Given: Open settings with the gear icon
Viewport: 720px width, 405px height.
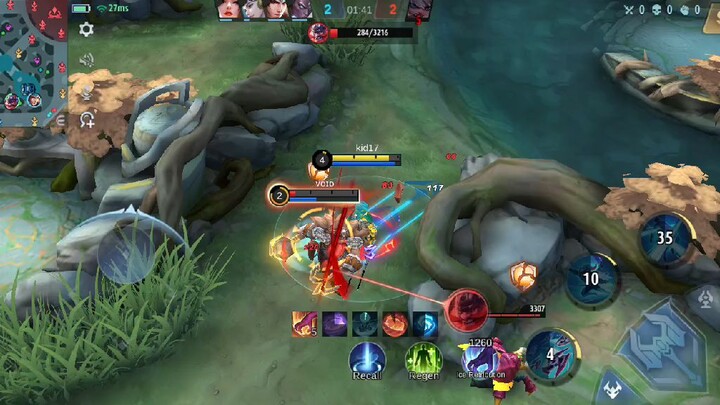Looking at the screenshot, I should tap(87, 30).
